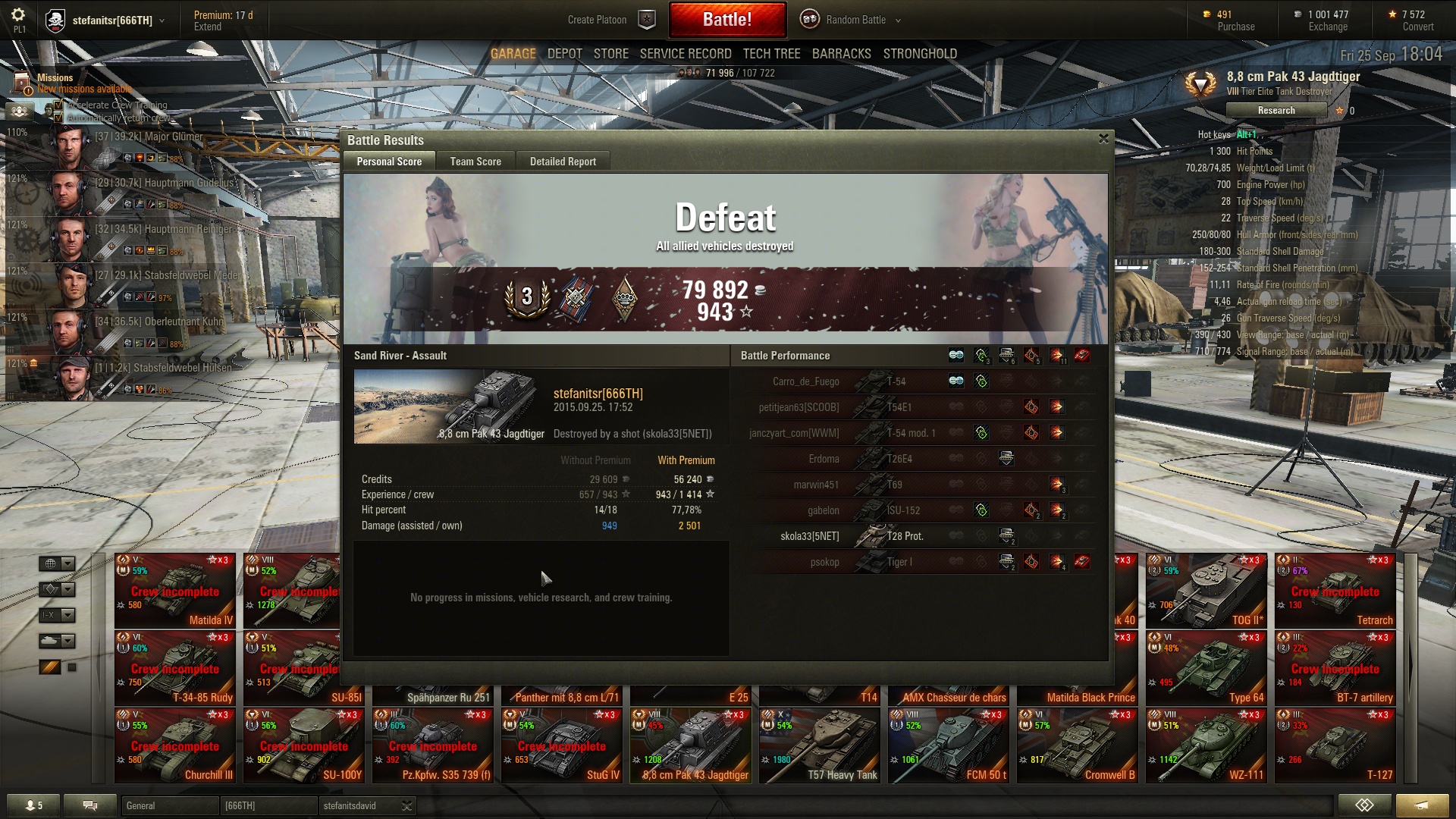
Task: Pick the WZ-111 tank from the carousel
Action: [1207, 745]
